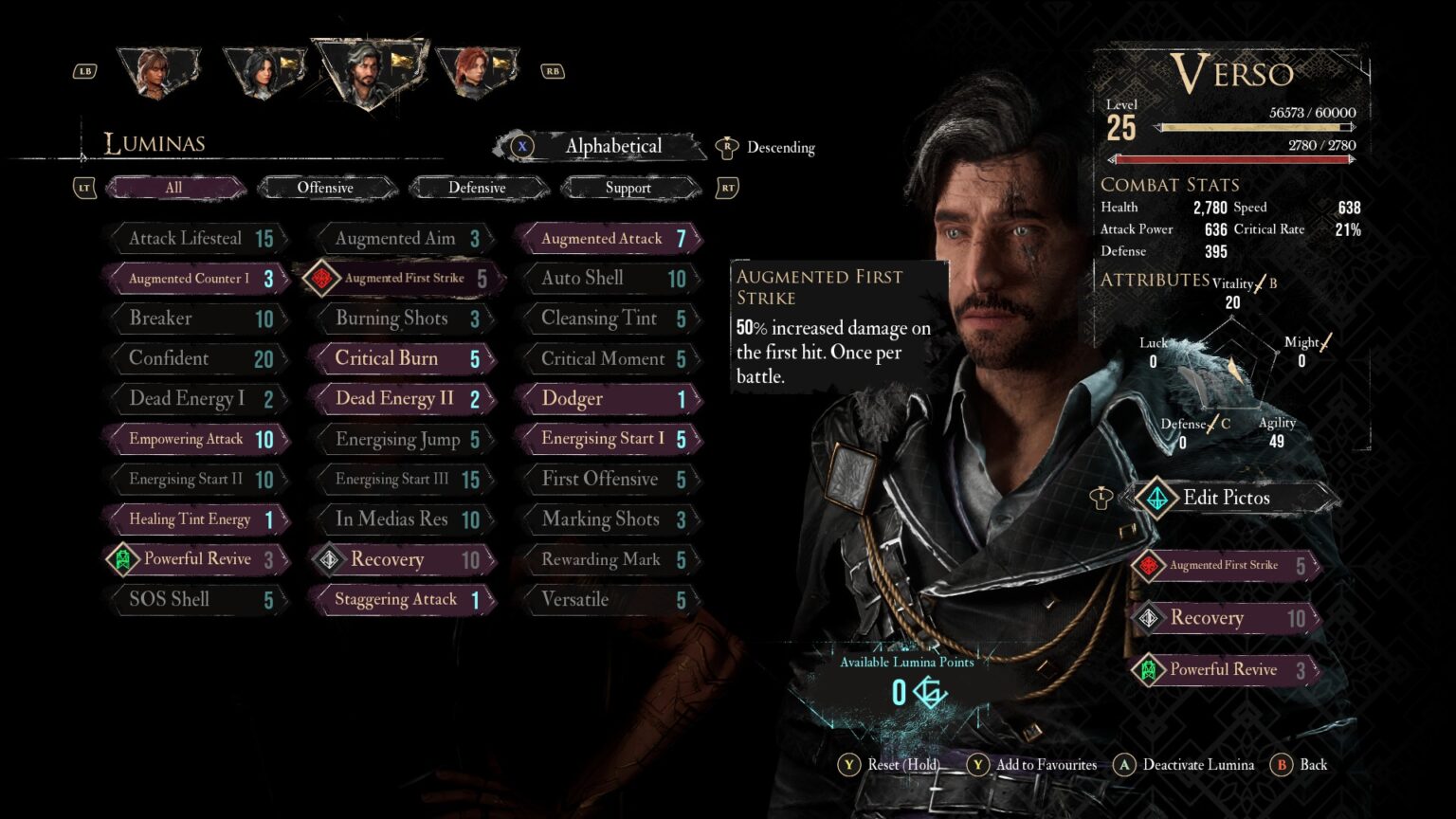This screenshot has height=819, width=1456.
Task: Choose the All luminas filter
Action: click(x=174, y=188)
